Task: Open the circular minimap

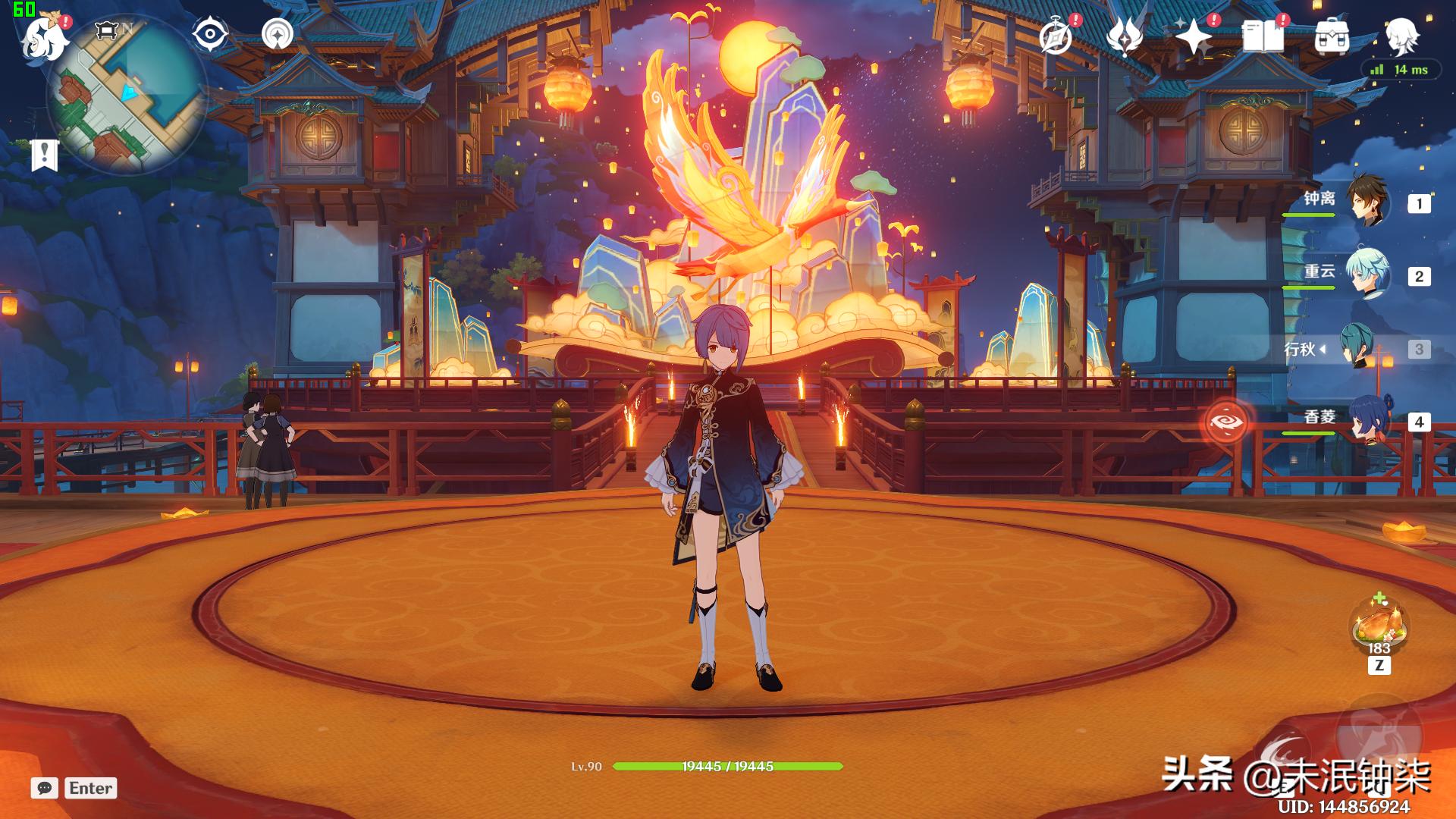Action: [126, 96]
